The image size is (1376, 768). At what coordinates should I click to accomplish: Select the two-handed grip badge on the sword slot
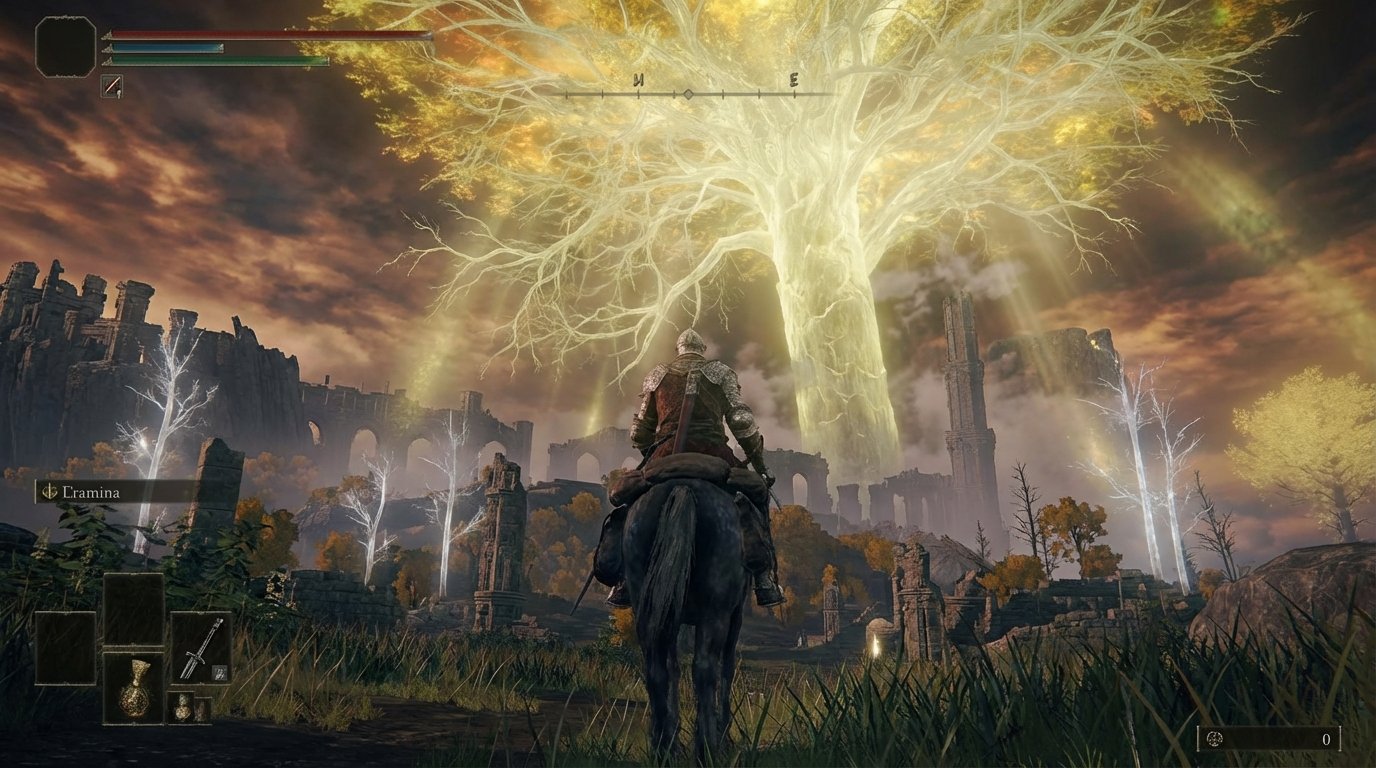(x=218, y=672)
